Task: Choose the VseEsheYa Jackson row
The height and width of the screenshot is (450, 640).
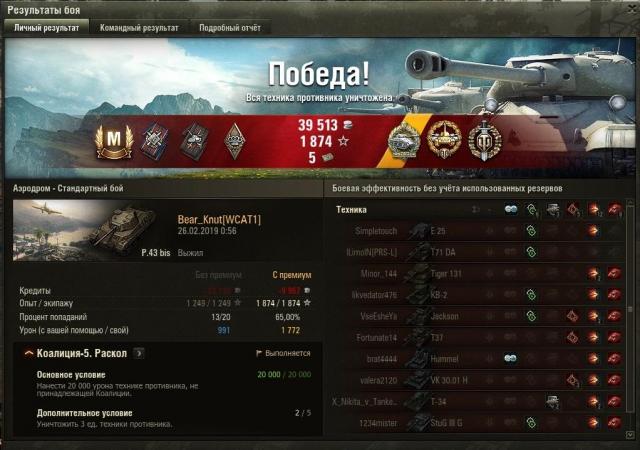Action: tap(478, 316)
